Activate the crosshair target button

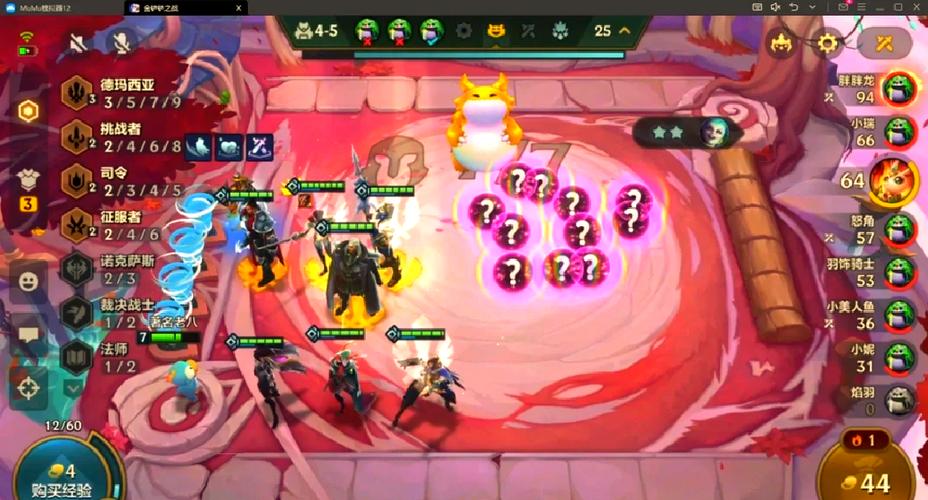(28, 387)
